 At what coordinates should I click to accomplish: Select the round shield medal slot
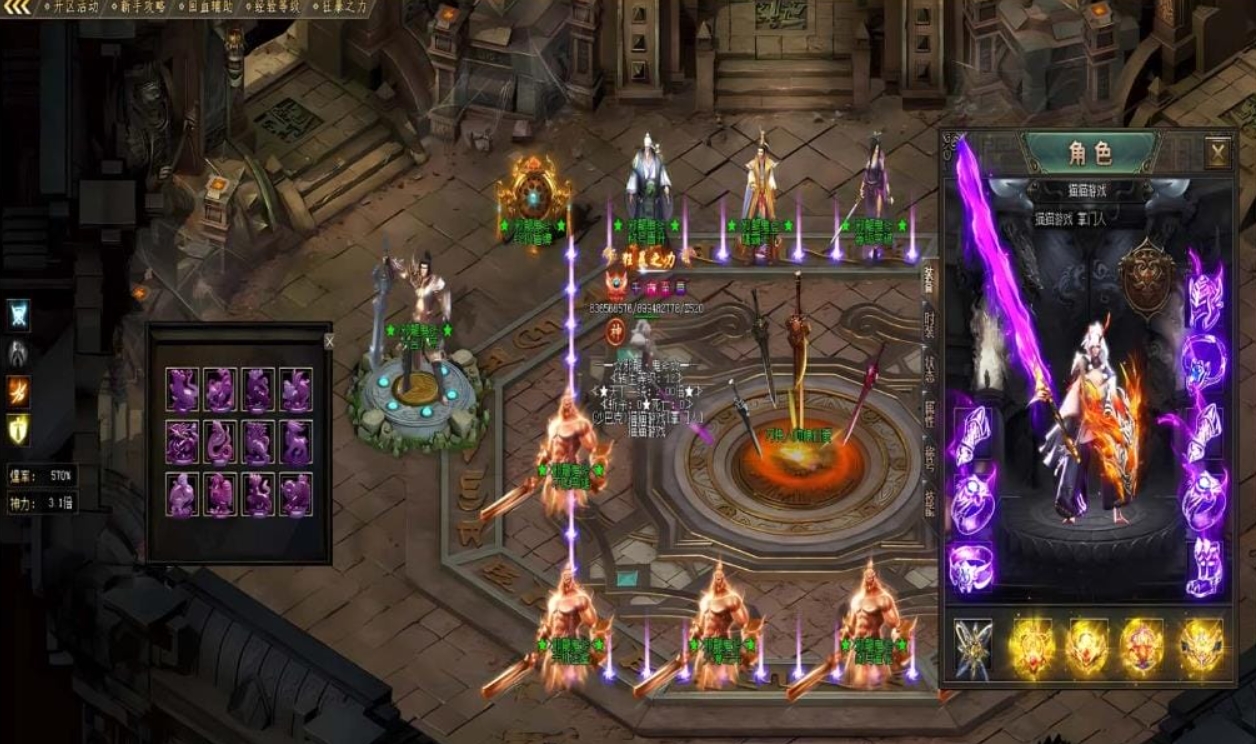pos(1145,279)
